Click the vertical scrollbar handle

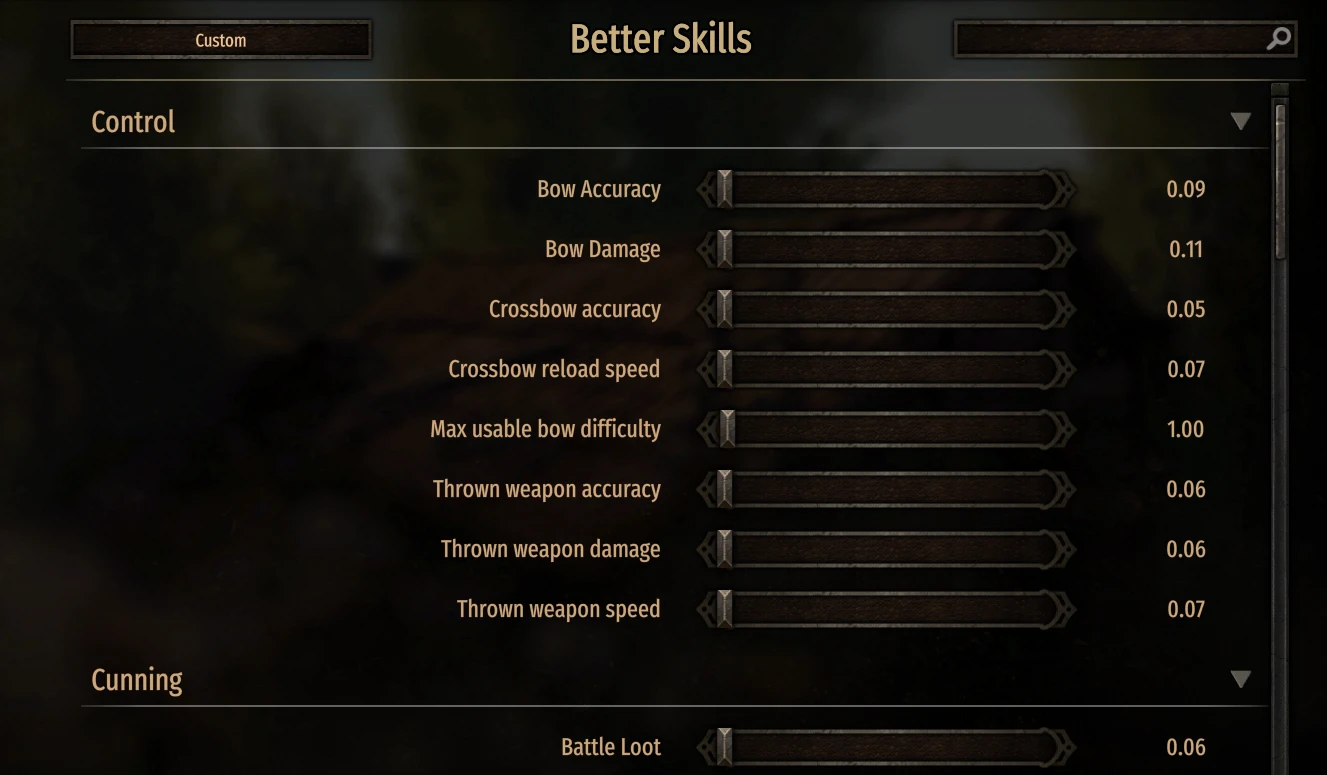(x=1280, y=180)
